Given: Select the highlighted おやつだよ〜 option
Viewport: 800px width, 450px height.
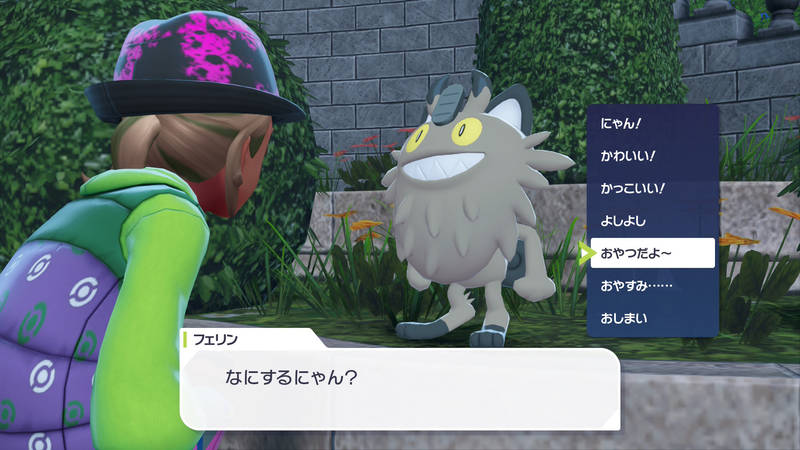Looking at the screenshot, I should (652, 253).
